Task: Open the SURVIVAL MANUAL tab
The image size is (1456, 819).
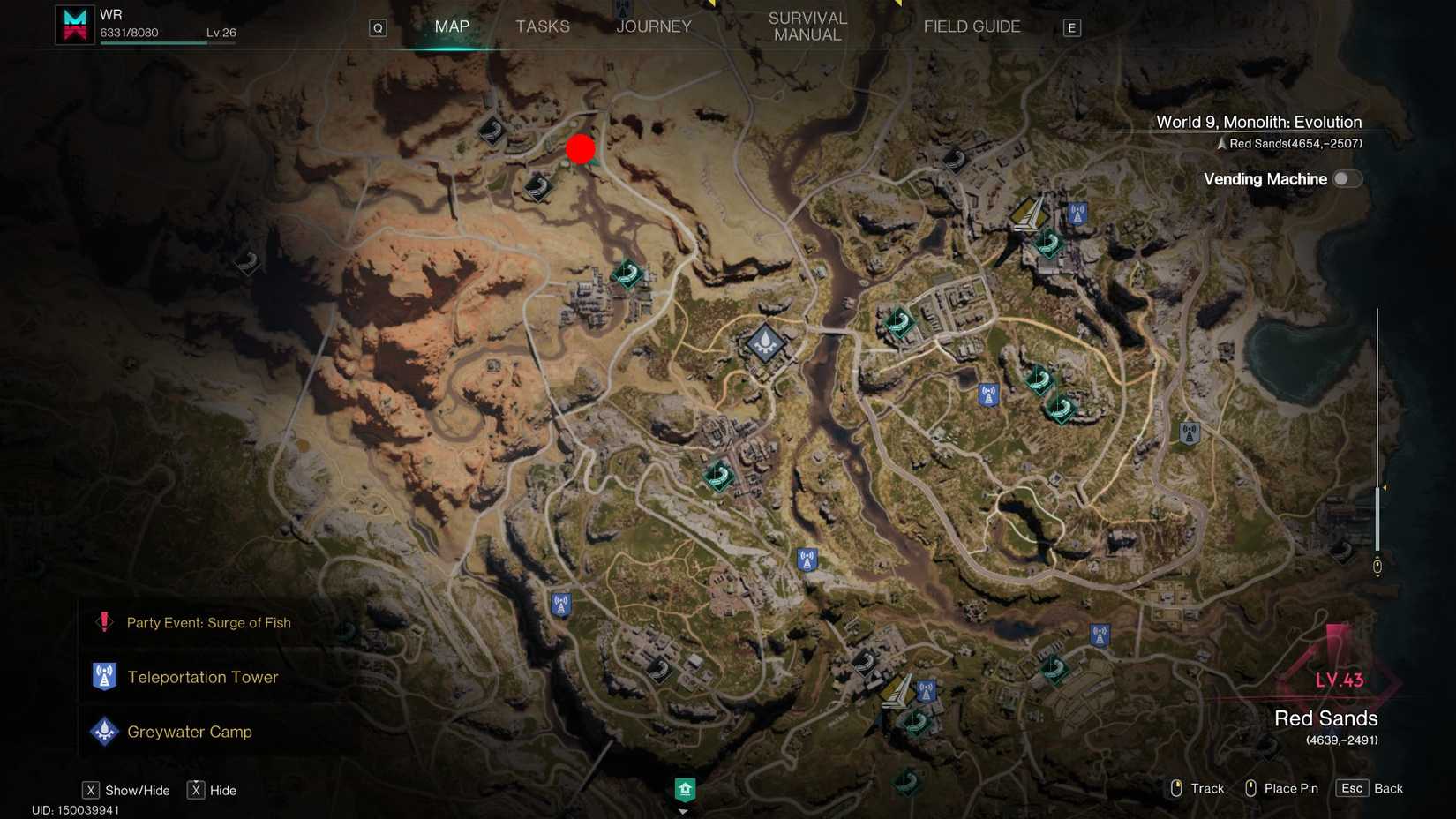Action: (x=806, y=26)
